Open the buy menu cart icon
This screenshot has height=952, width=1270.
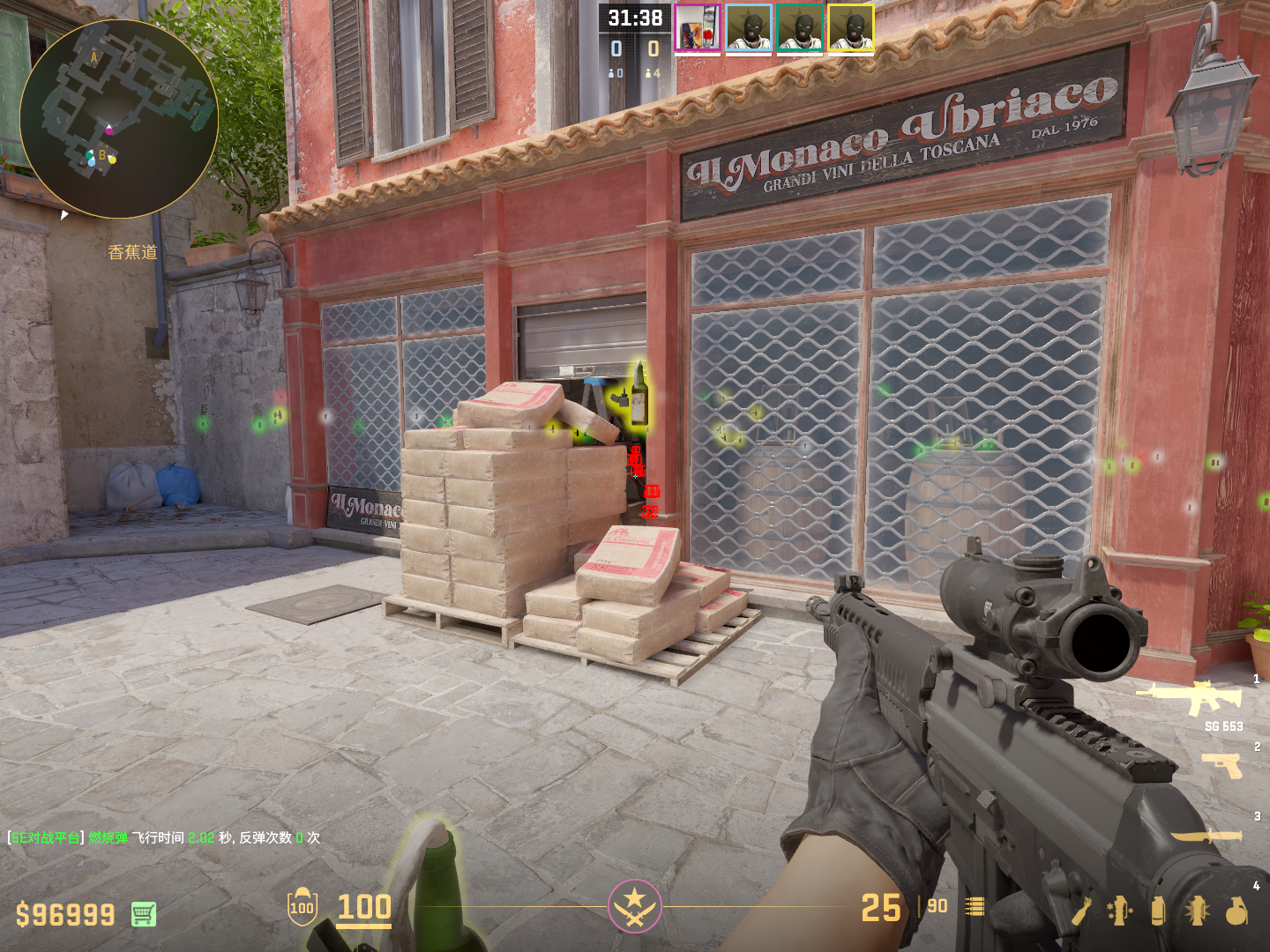pyautogui.click(x=144, y=914)
